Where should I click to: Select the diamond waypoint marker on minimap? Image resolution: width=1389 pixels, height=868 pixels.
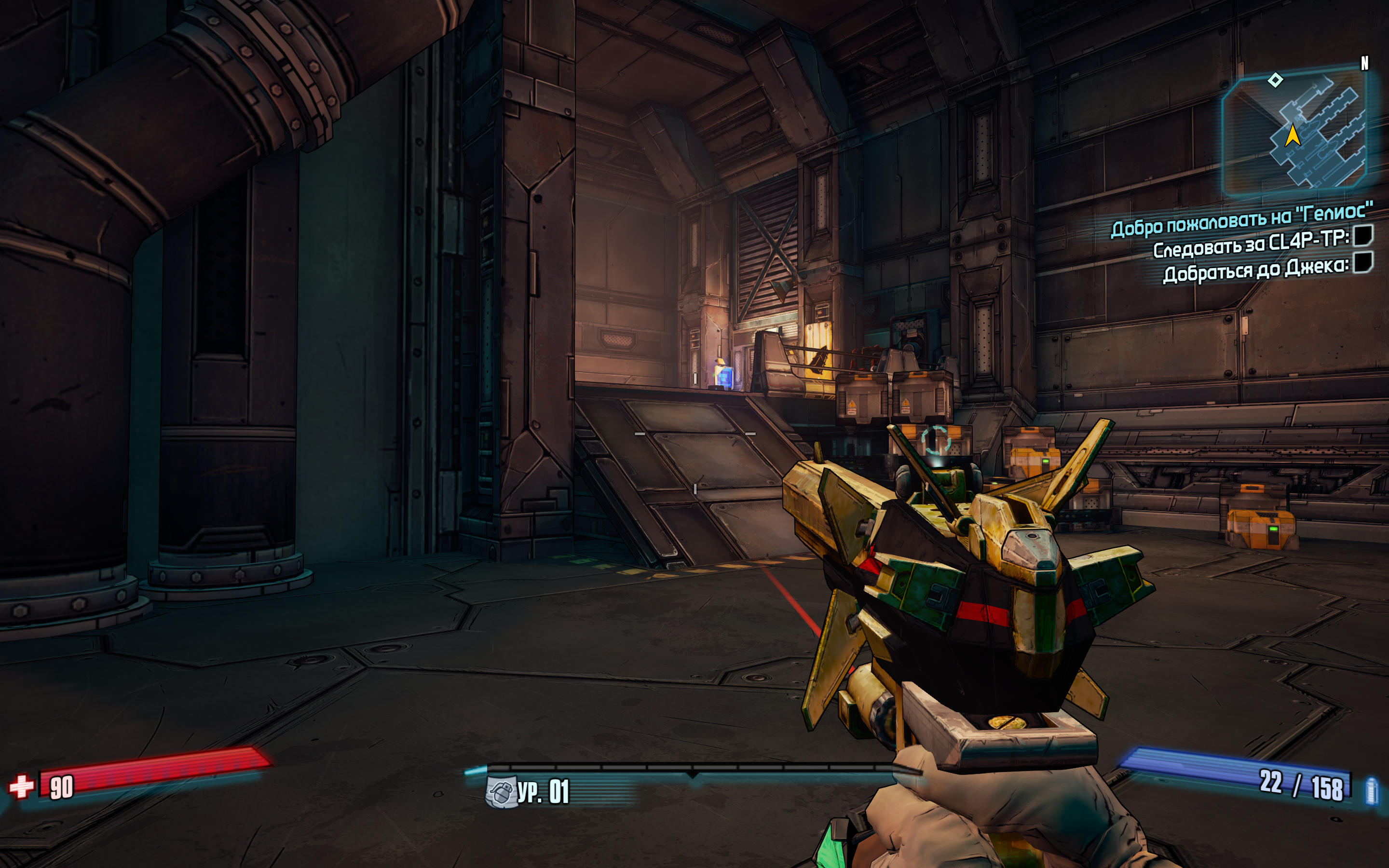[1275, 80]
